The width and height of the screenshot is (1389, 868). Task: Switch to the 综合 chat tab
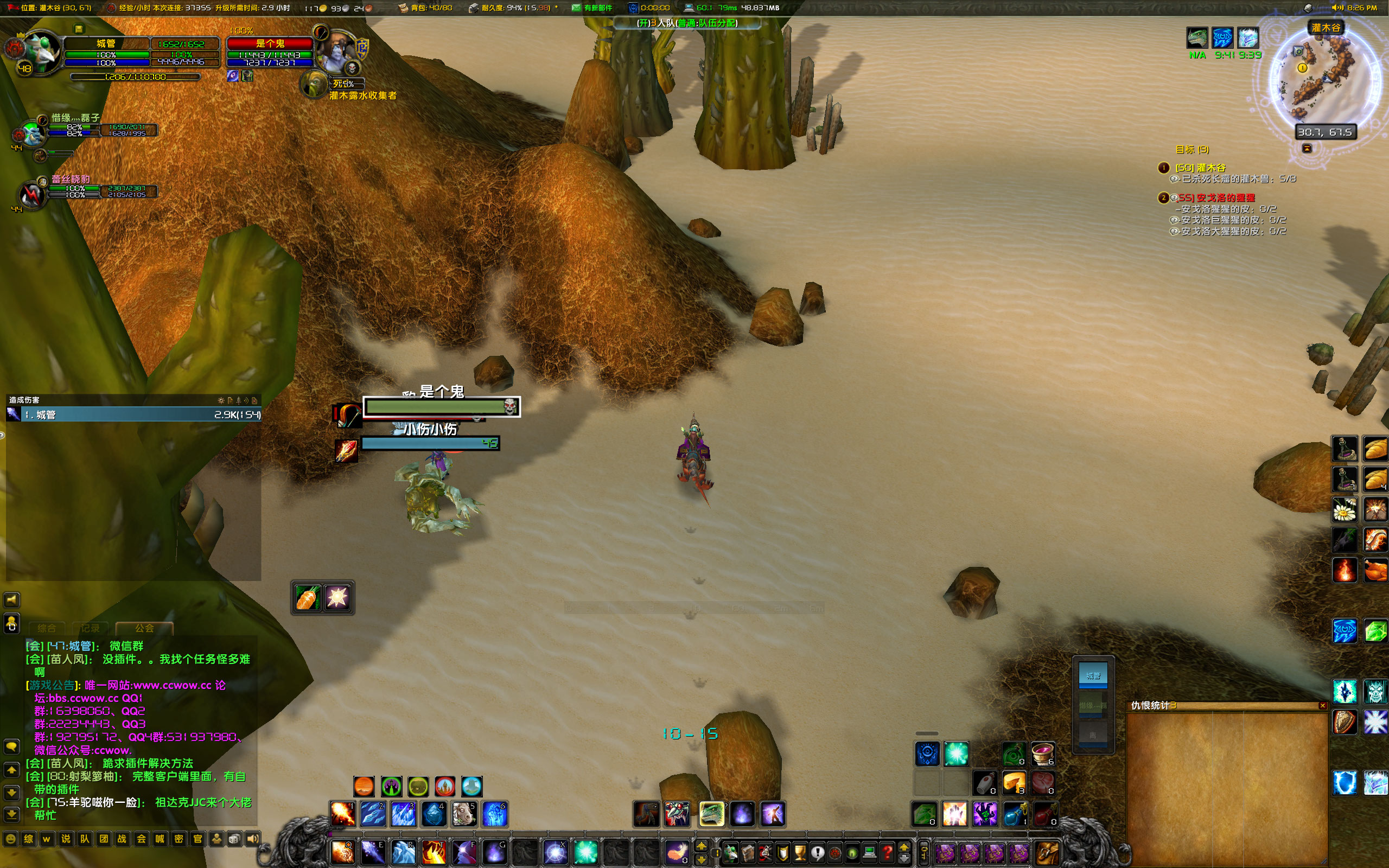coord(47,628)
